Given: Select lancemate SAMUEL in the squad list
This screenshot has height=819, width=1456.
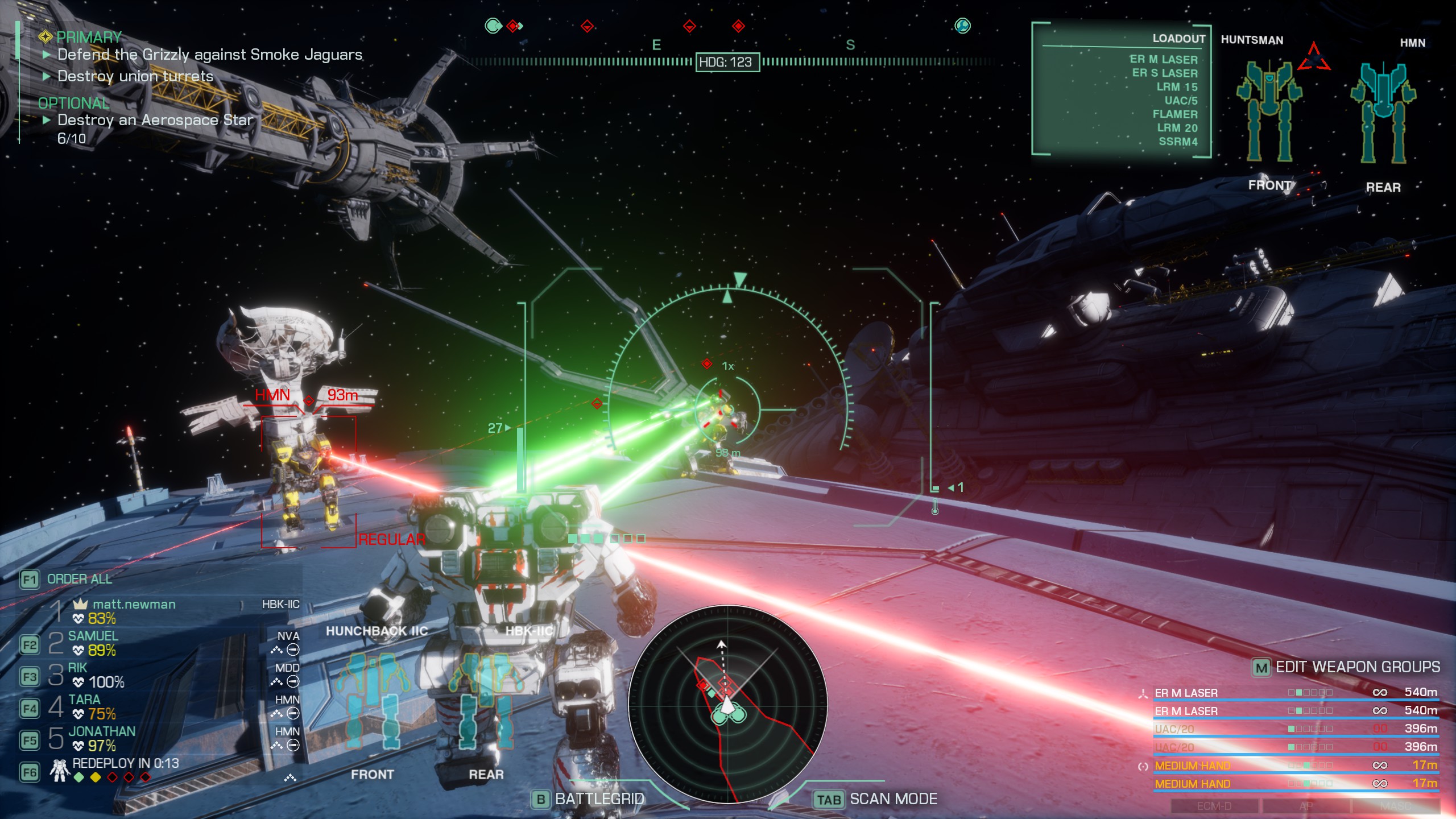Looking at the screenshot, I should pyautogui.click(x=93, y=636).
